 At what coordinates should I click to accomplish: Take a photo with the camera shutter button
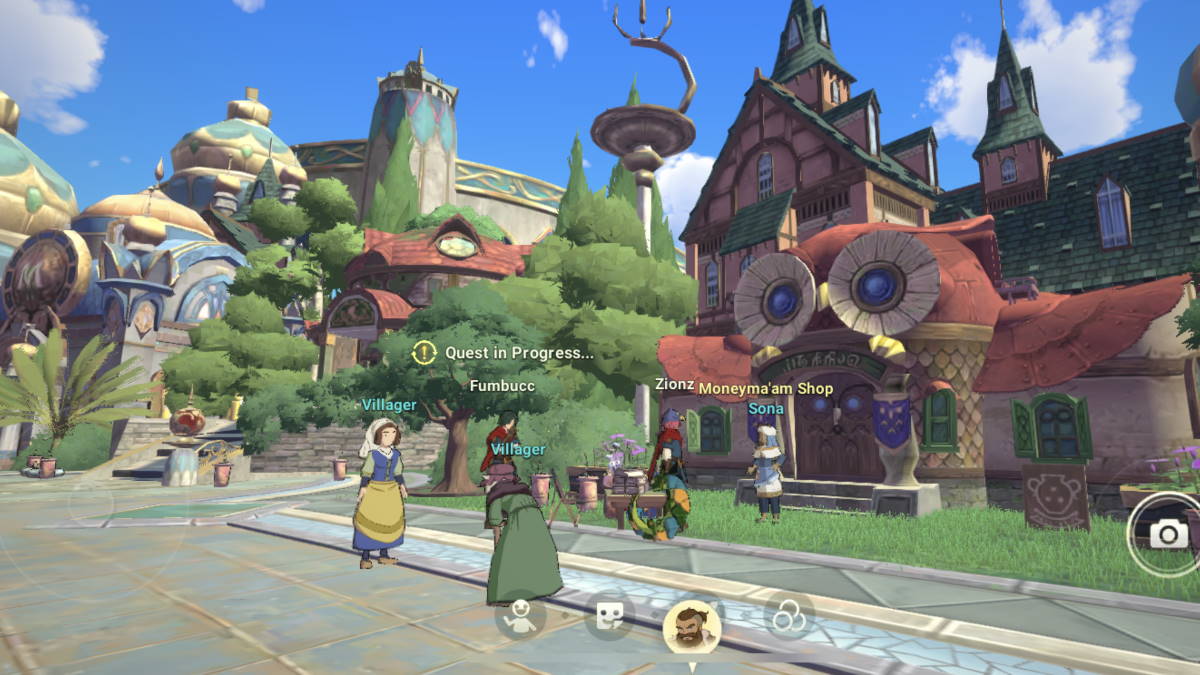click(x=1167, y=534)
